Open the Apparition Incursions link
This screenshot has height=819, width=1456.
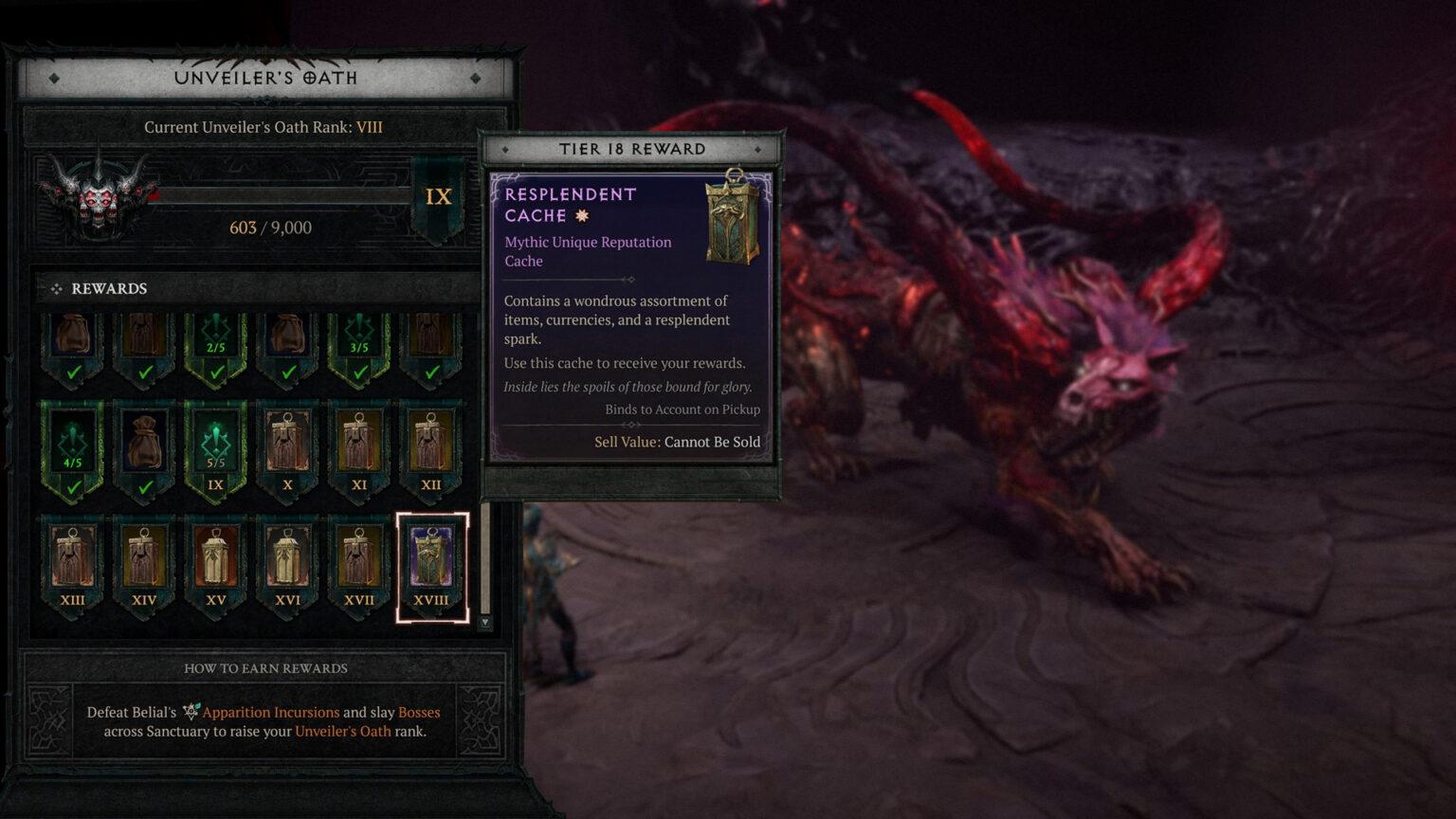pos(271,711)
